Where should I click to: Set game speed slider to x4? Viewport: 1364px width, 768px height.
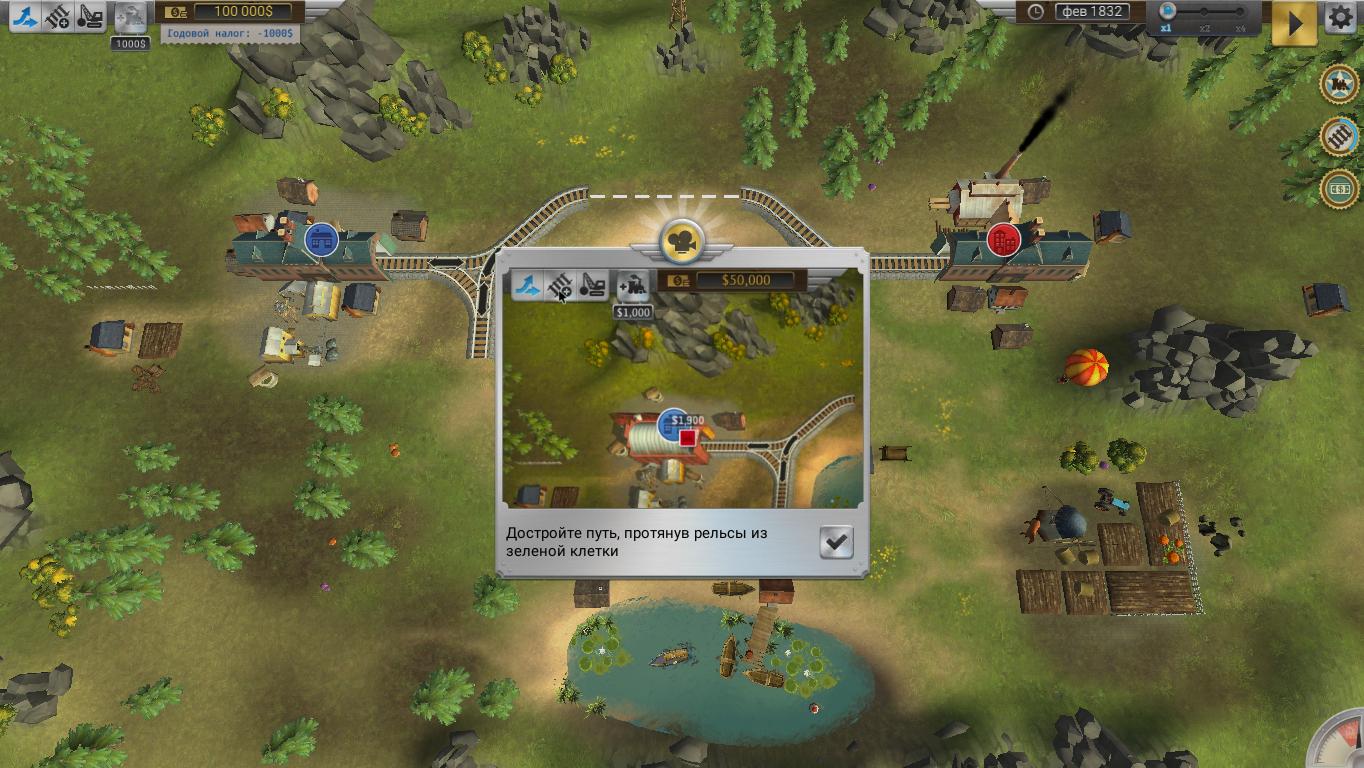[x=1241, y=13]
